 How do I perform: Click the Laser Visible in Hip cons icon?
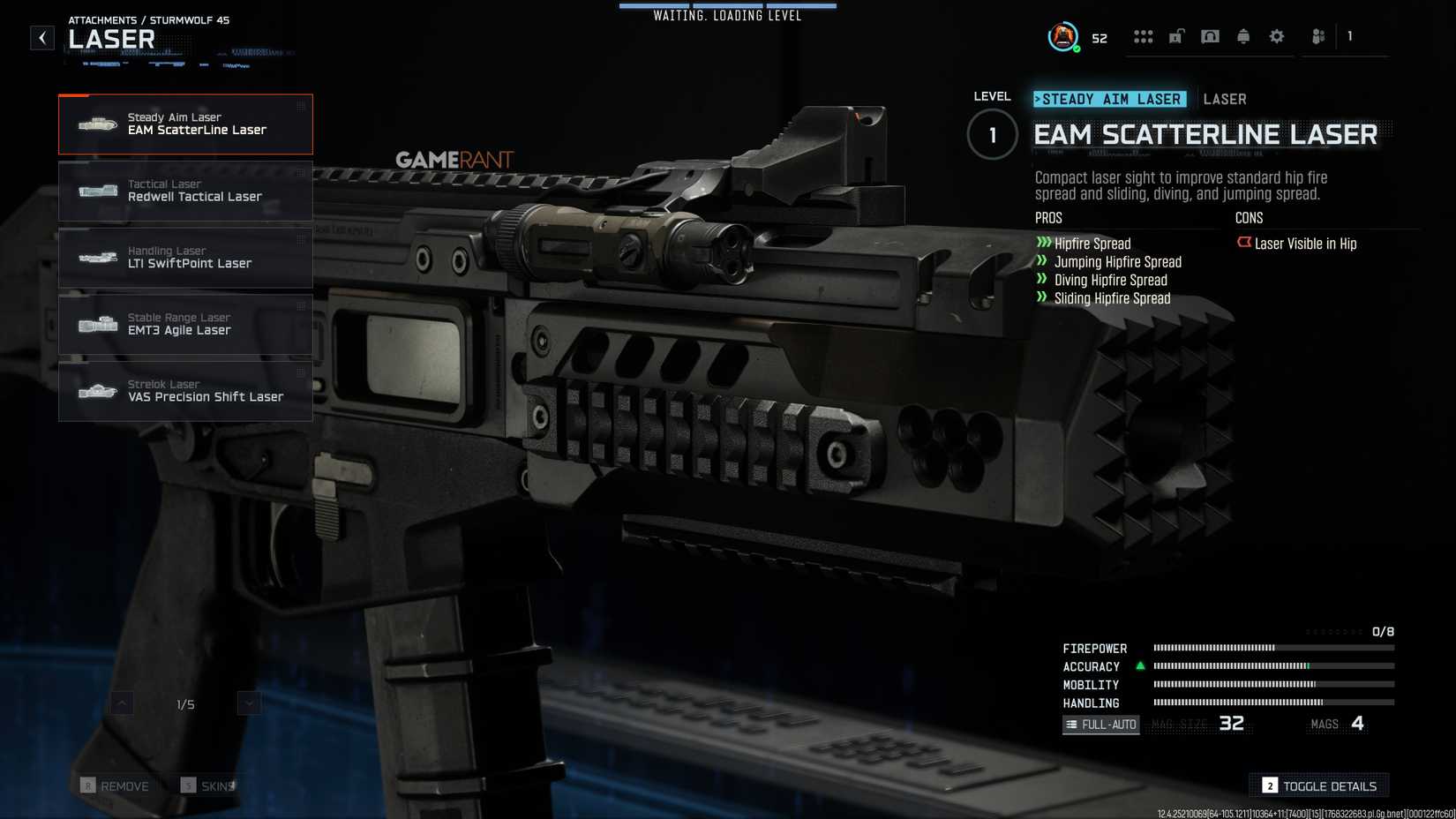click(x=1244, y=244)
